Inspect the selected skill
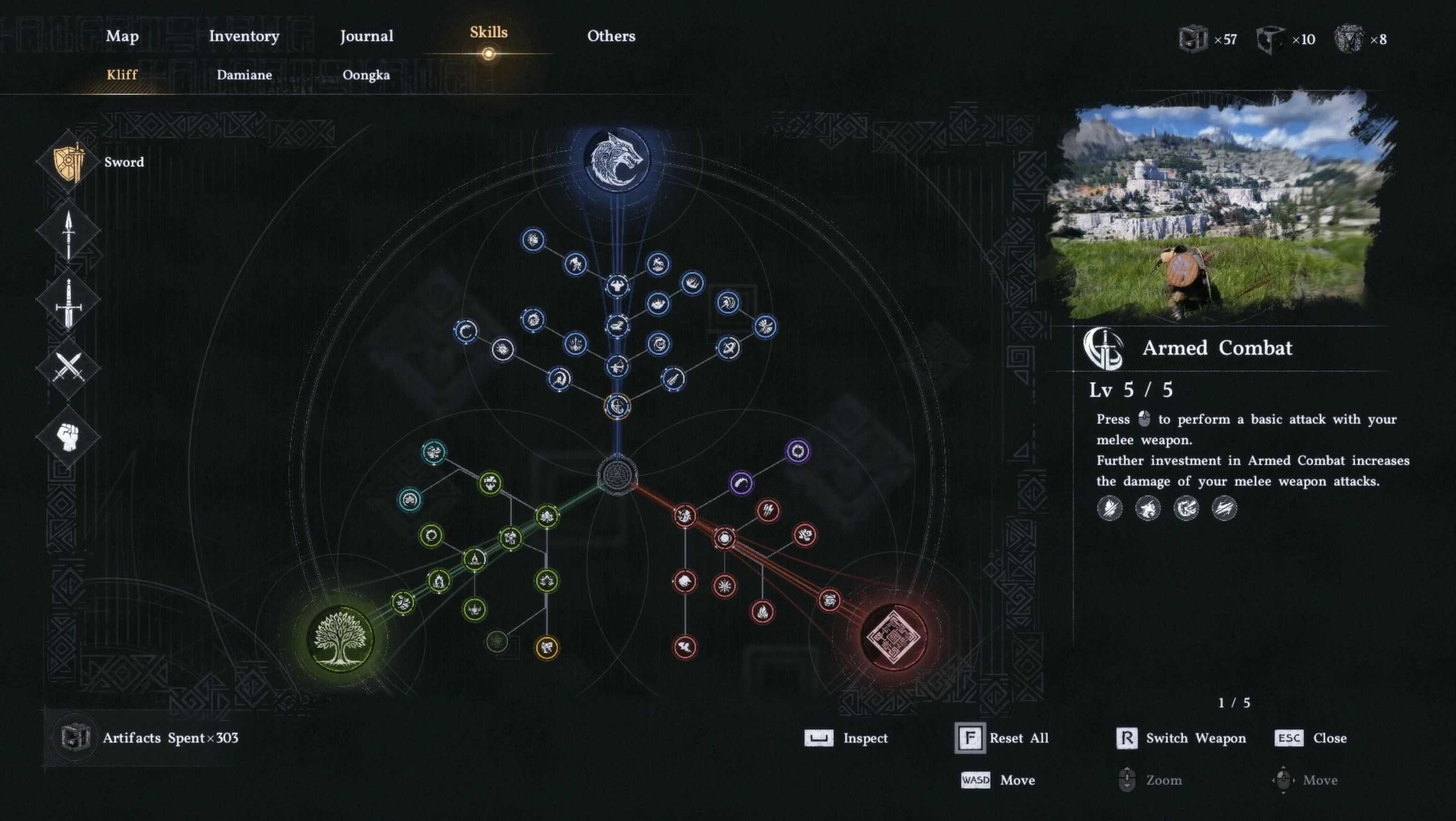This screenshot has width=1456, height=821. (846, 738)
